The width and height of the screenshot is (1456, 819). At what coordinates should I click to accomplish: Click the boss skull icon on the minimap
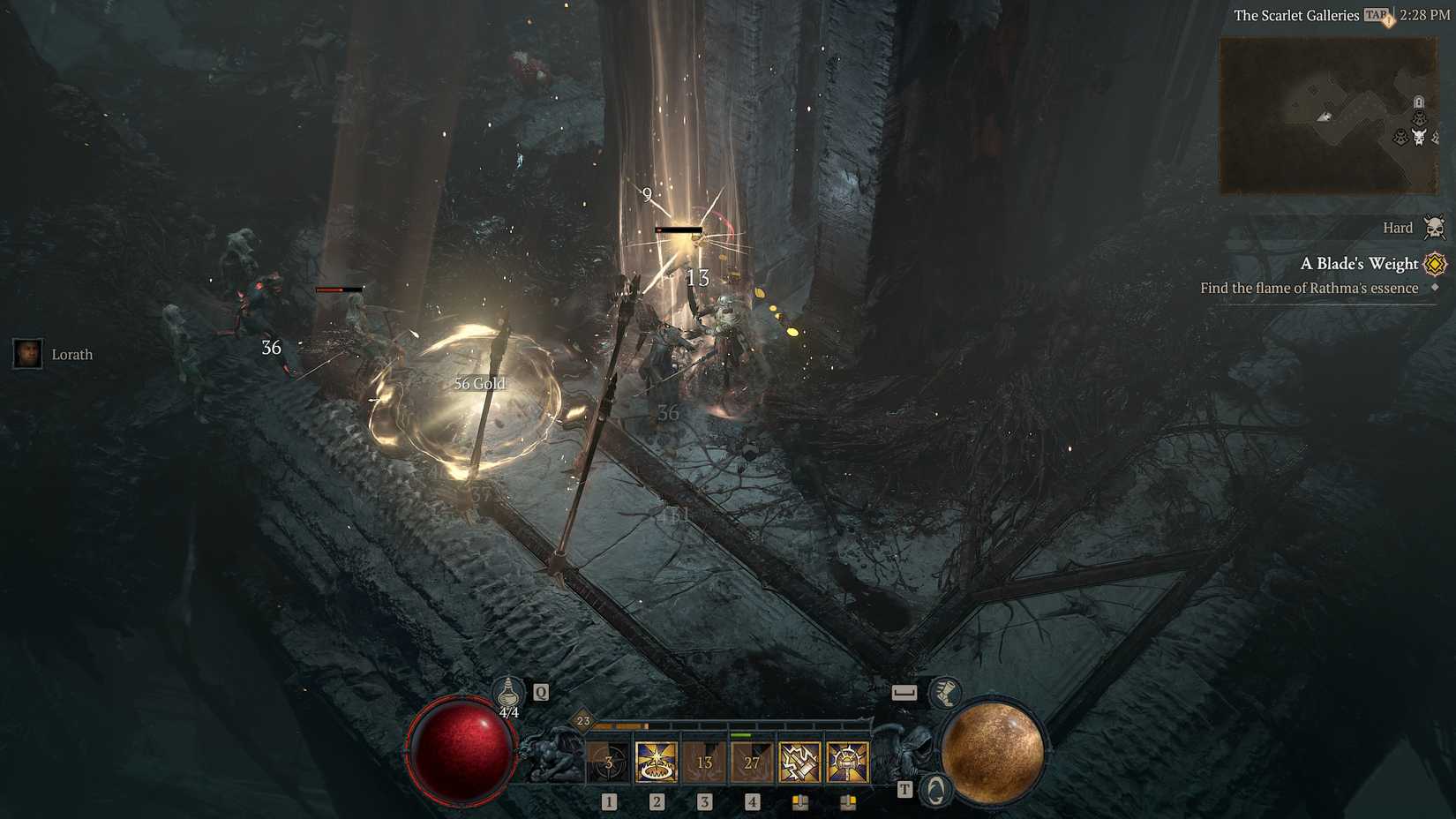(1421, 134)
